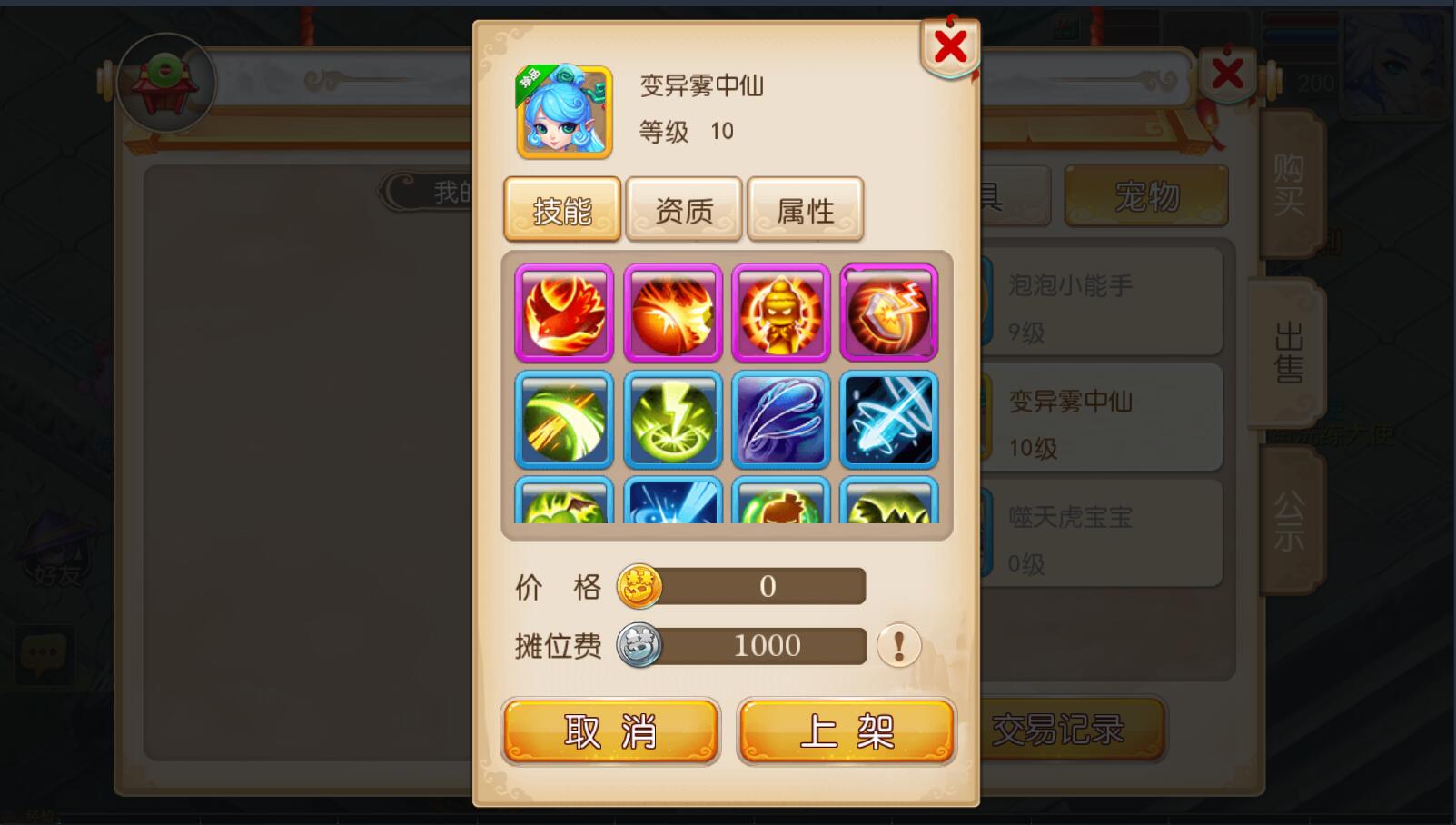
Task: Select the lightning shield counter skill icon
Action: (888, 313)
